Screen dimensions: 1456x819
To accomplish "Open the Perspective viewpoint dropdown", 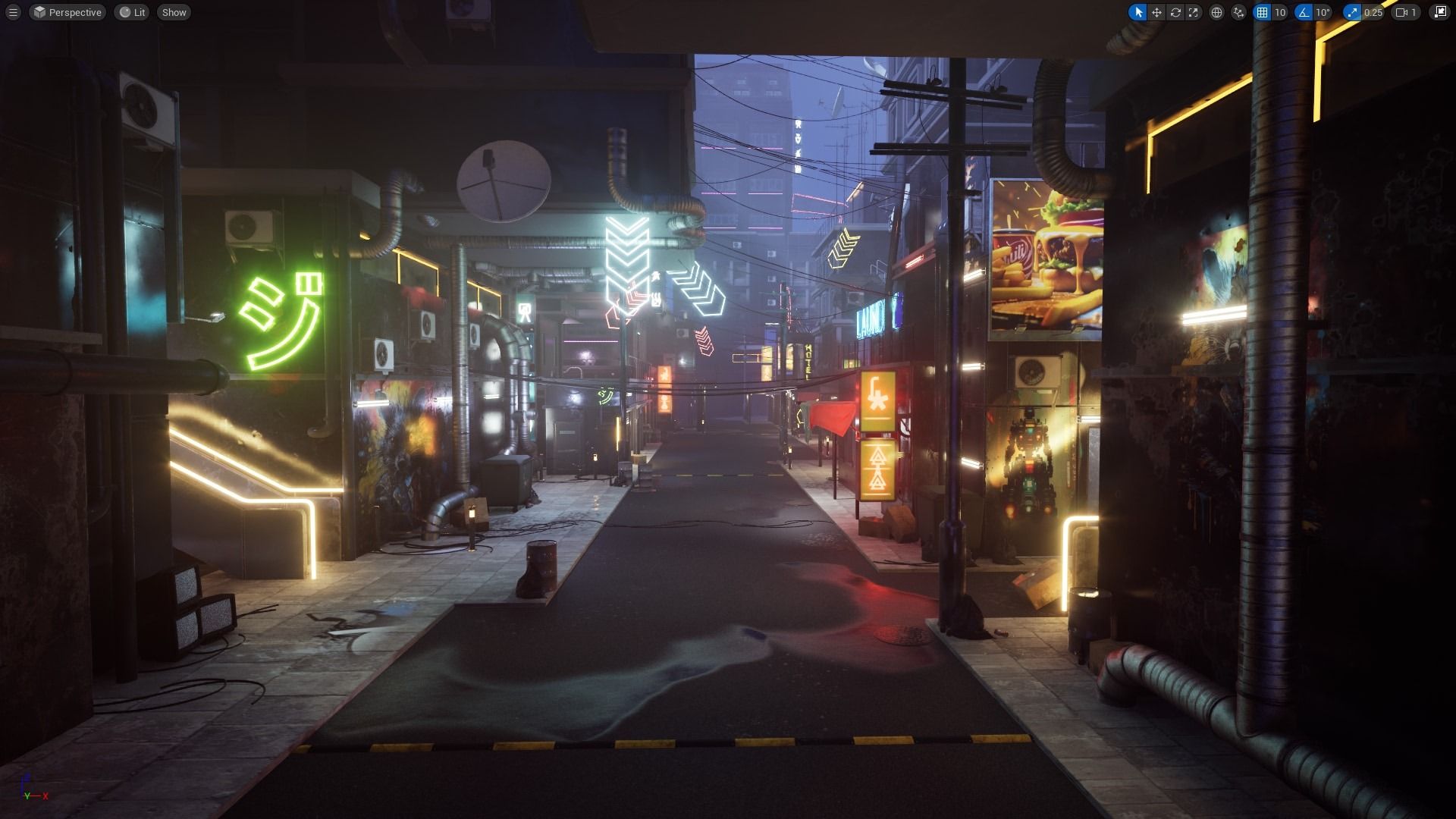I will pos(67,12).
